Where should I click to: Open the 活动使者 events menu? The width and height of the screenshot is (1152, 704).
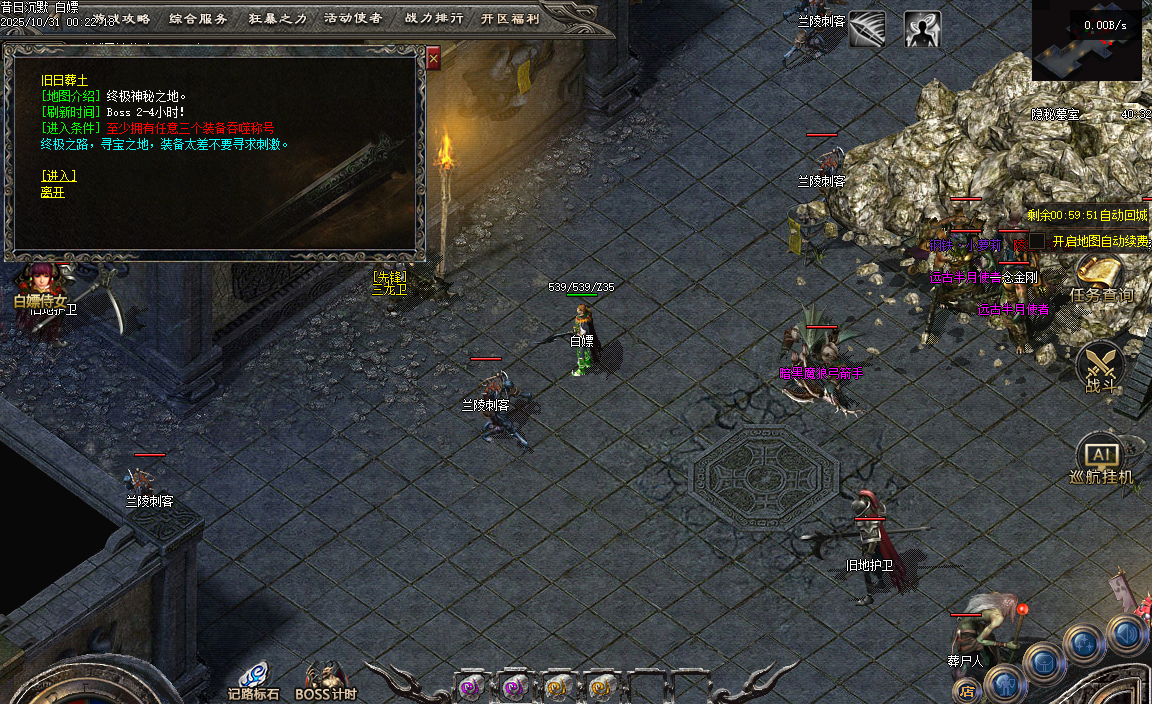[353, 19]
